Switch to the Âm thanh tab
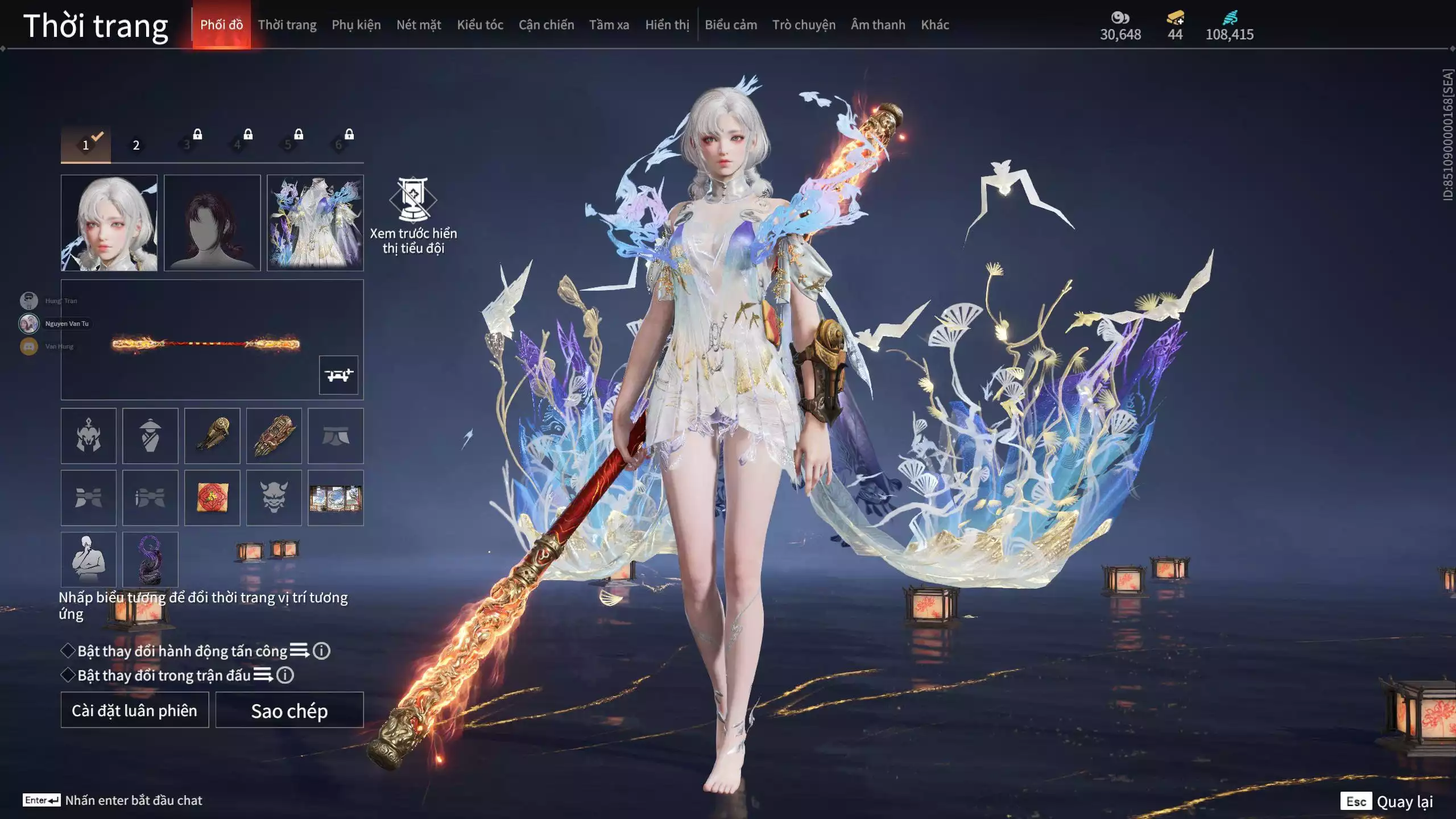Viewport: 1456px width, 819px height. [878, 25]
